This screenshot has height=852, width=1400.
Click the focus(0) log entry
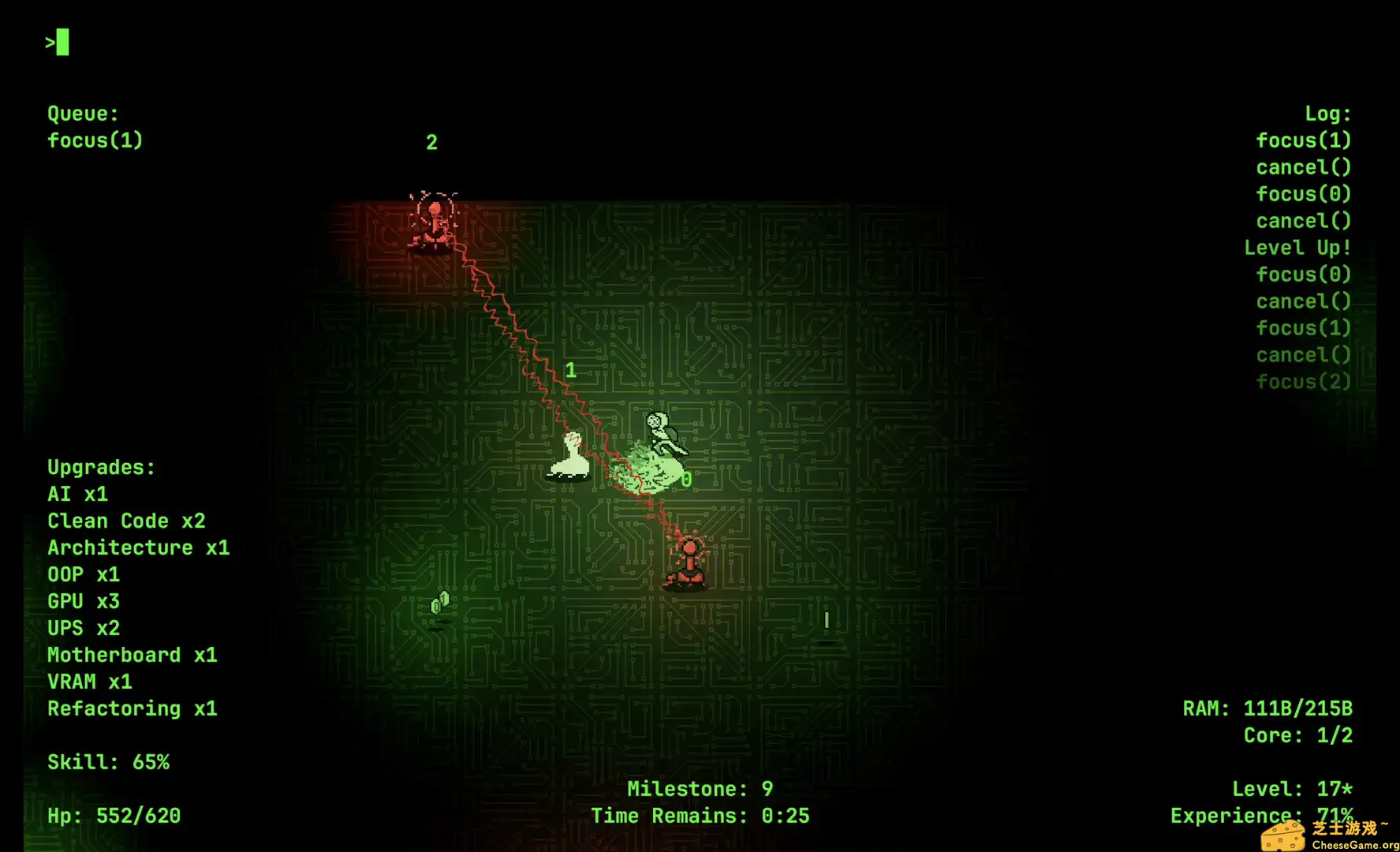[x=1303, y=193]
